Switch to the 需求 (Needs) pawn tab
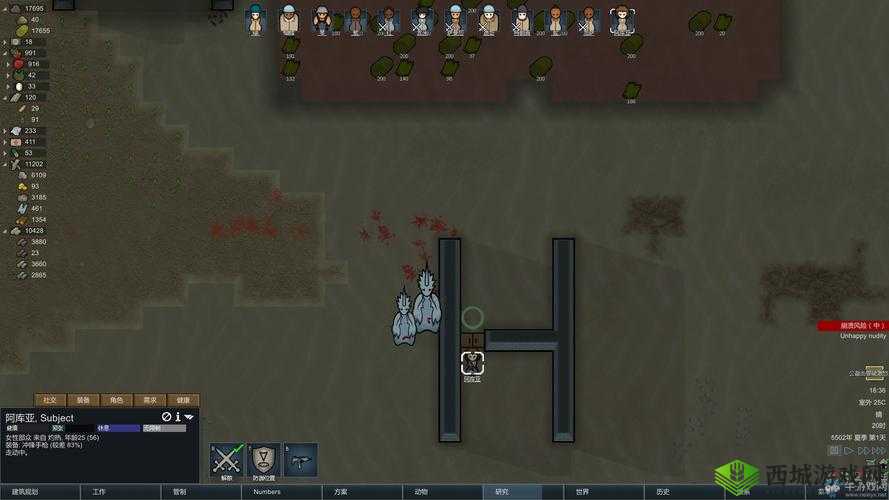889x500 pixels. (150, 400)
